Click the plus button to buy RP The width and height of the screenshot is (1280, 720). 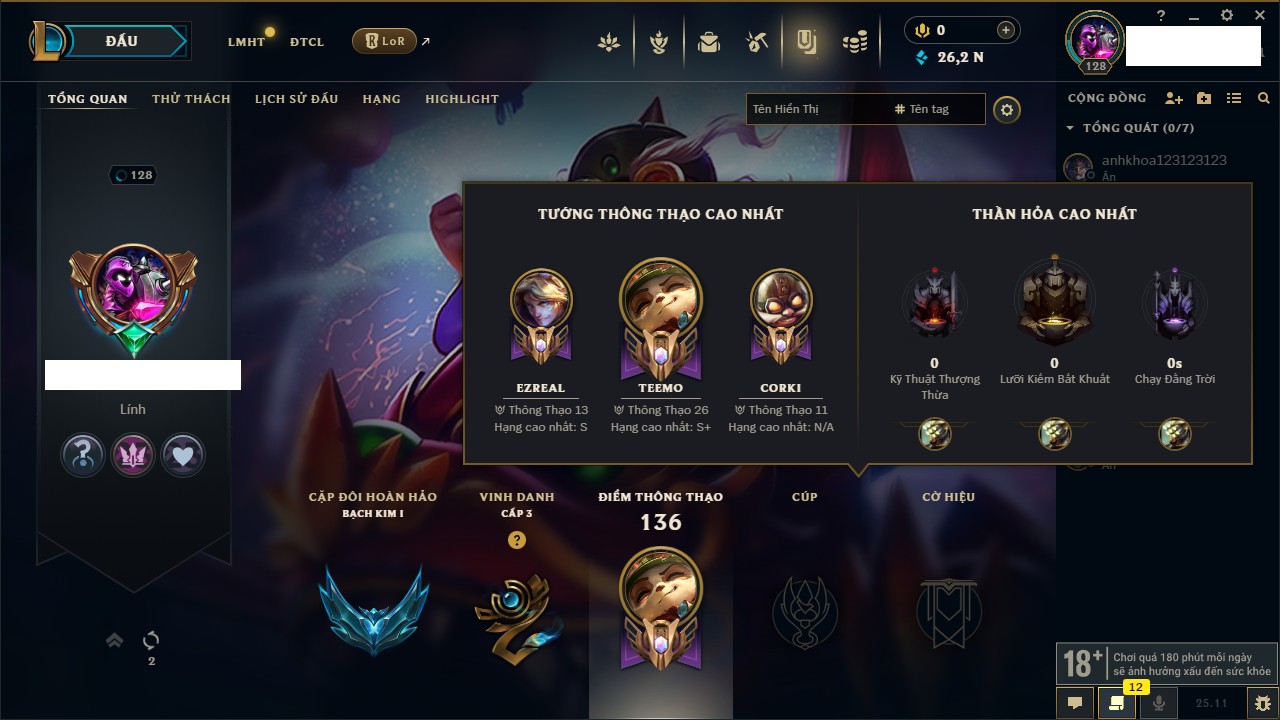point(1005,30)
